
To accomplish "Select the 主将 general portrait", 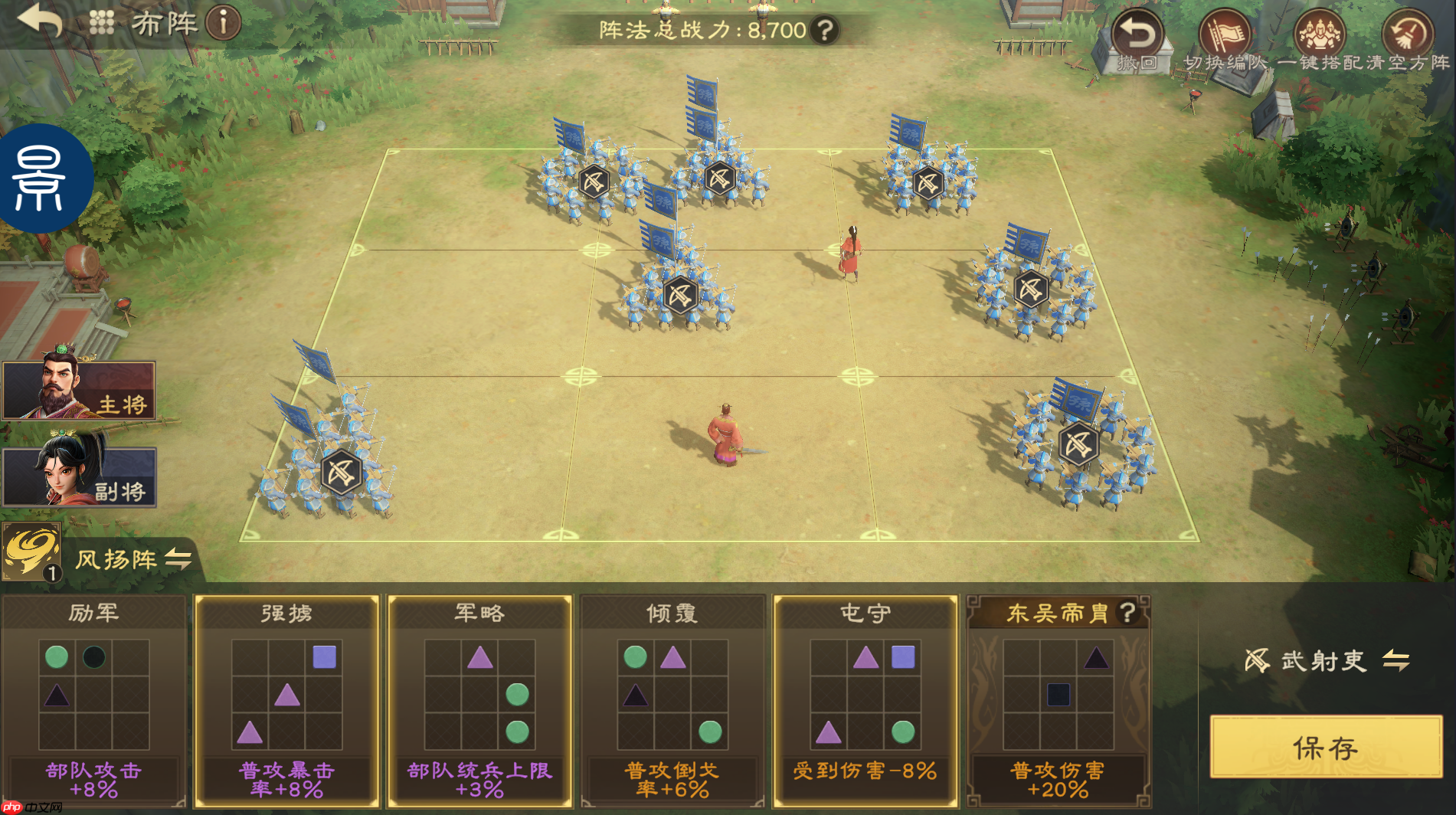I will [79, 391].
